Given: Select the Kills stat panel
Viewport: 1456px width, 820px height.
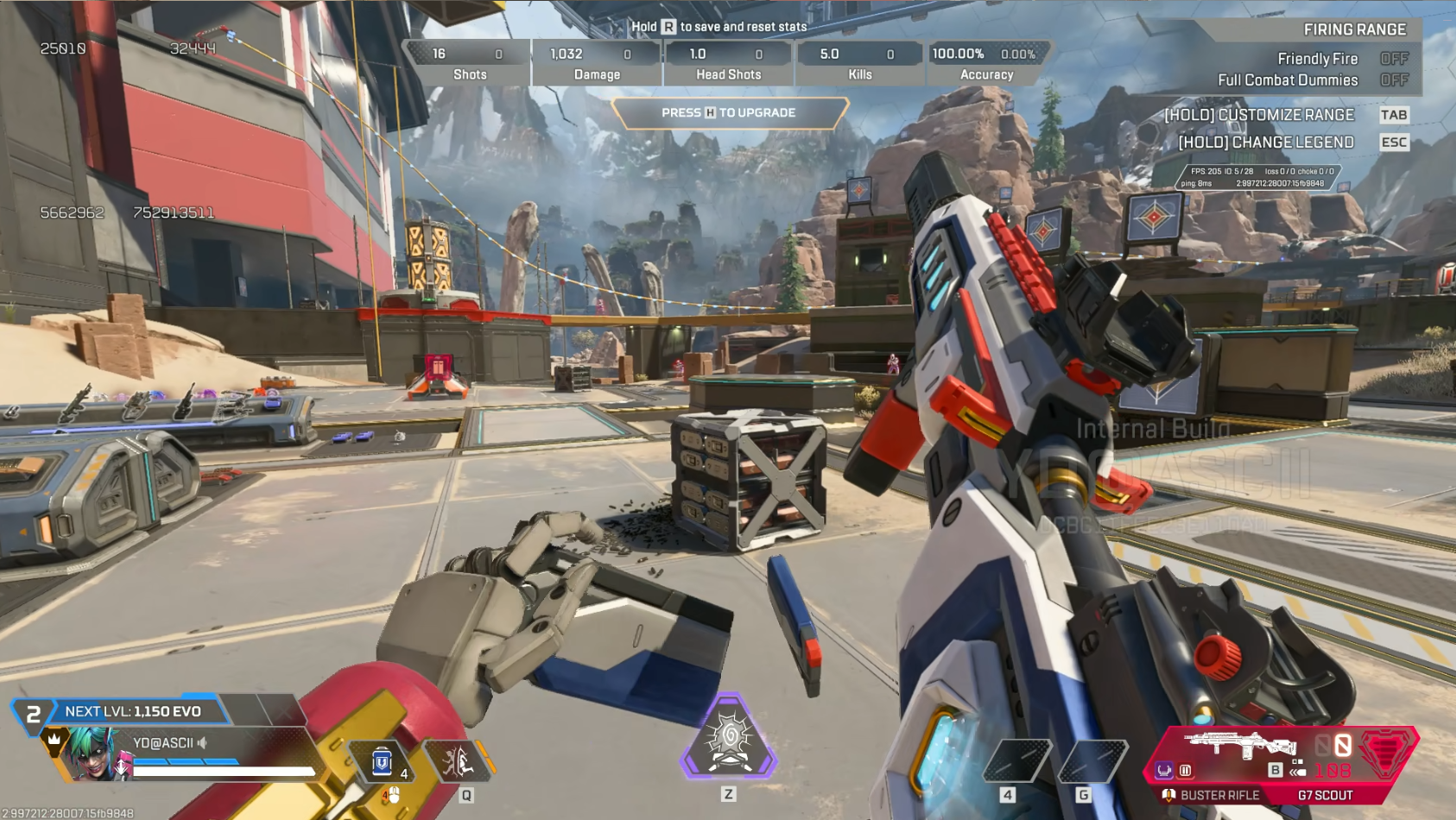Looking at the screenshot, I should coord(859,63).
